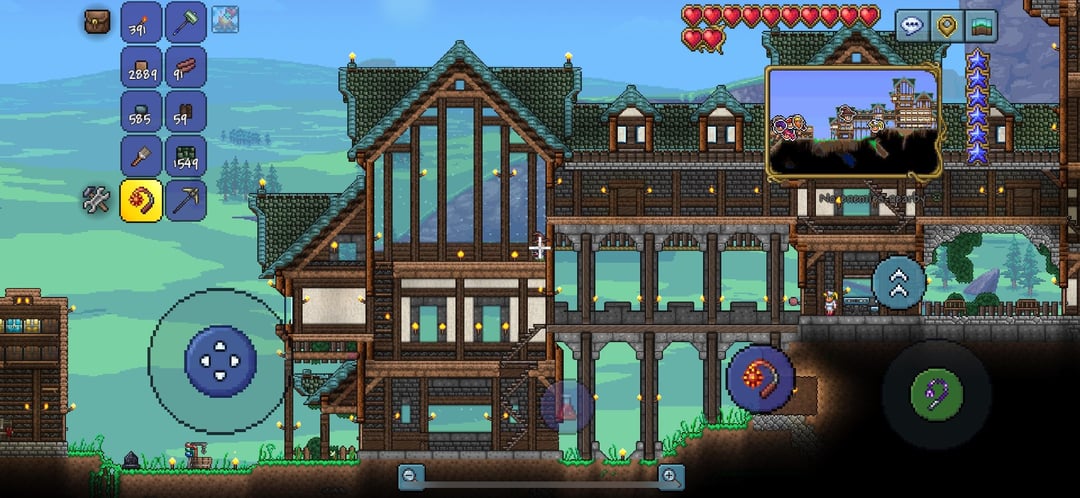Tap the double-arrow jump button

coord(898,282)
